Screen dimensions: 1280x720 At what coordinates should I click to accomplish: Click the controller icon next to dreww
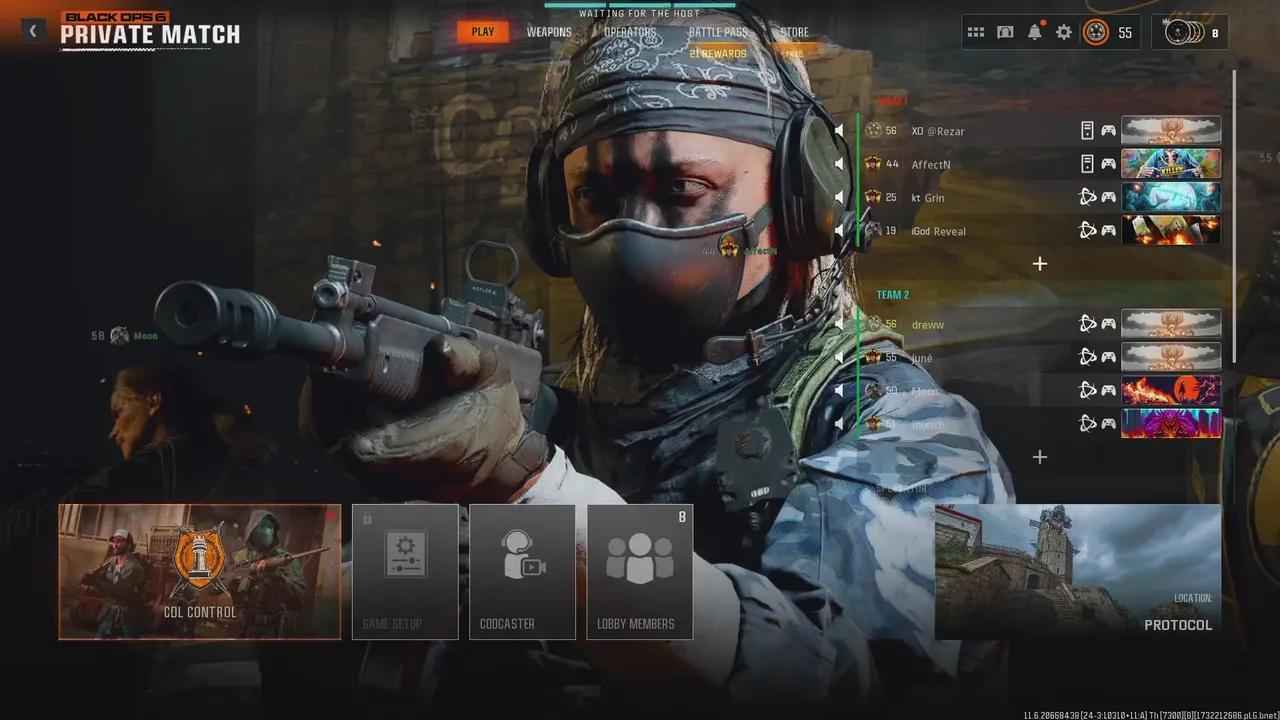point(1110,323)
